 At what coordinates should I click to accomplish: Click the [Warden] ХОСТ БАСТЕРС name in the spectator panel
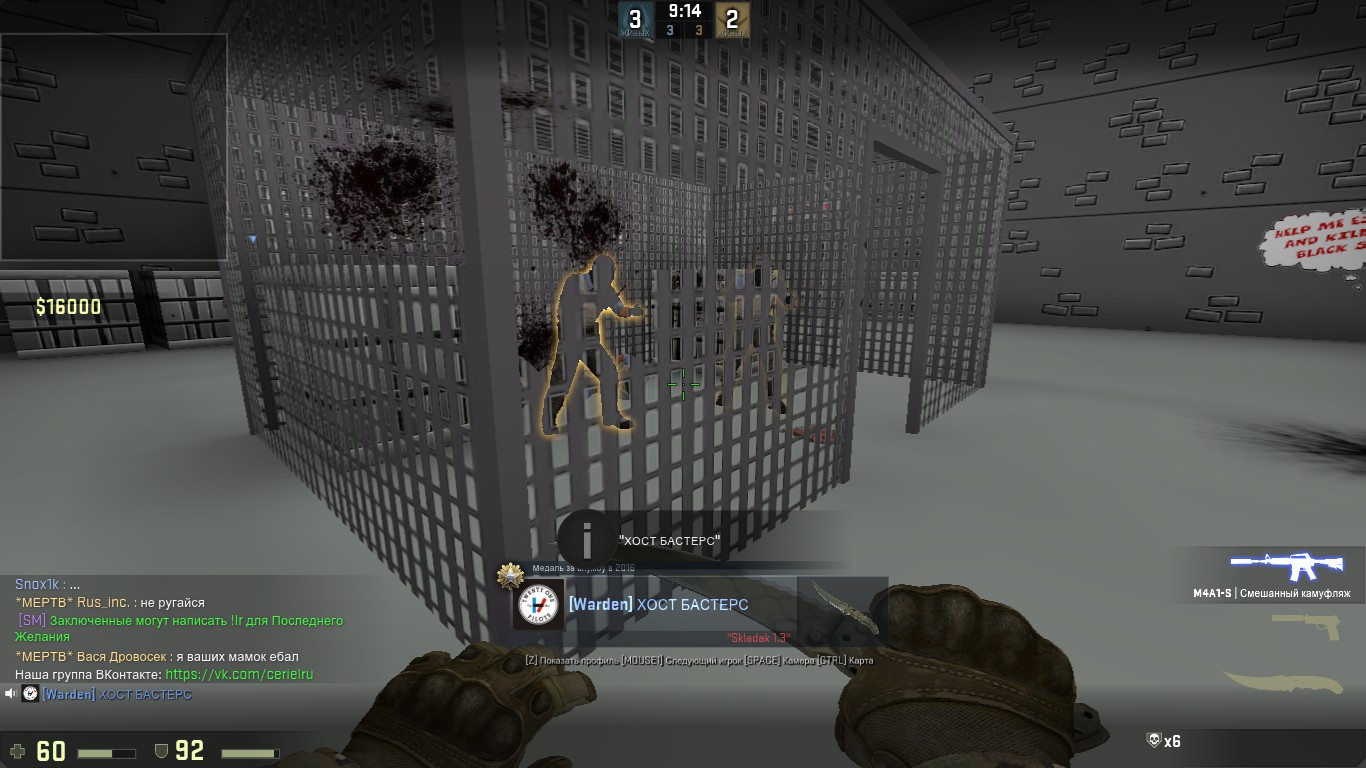pyautogui.click(x=658, y=605)
